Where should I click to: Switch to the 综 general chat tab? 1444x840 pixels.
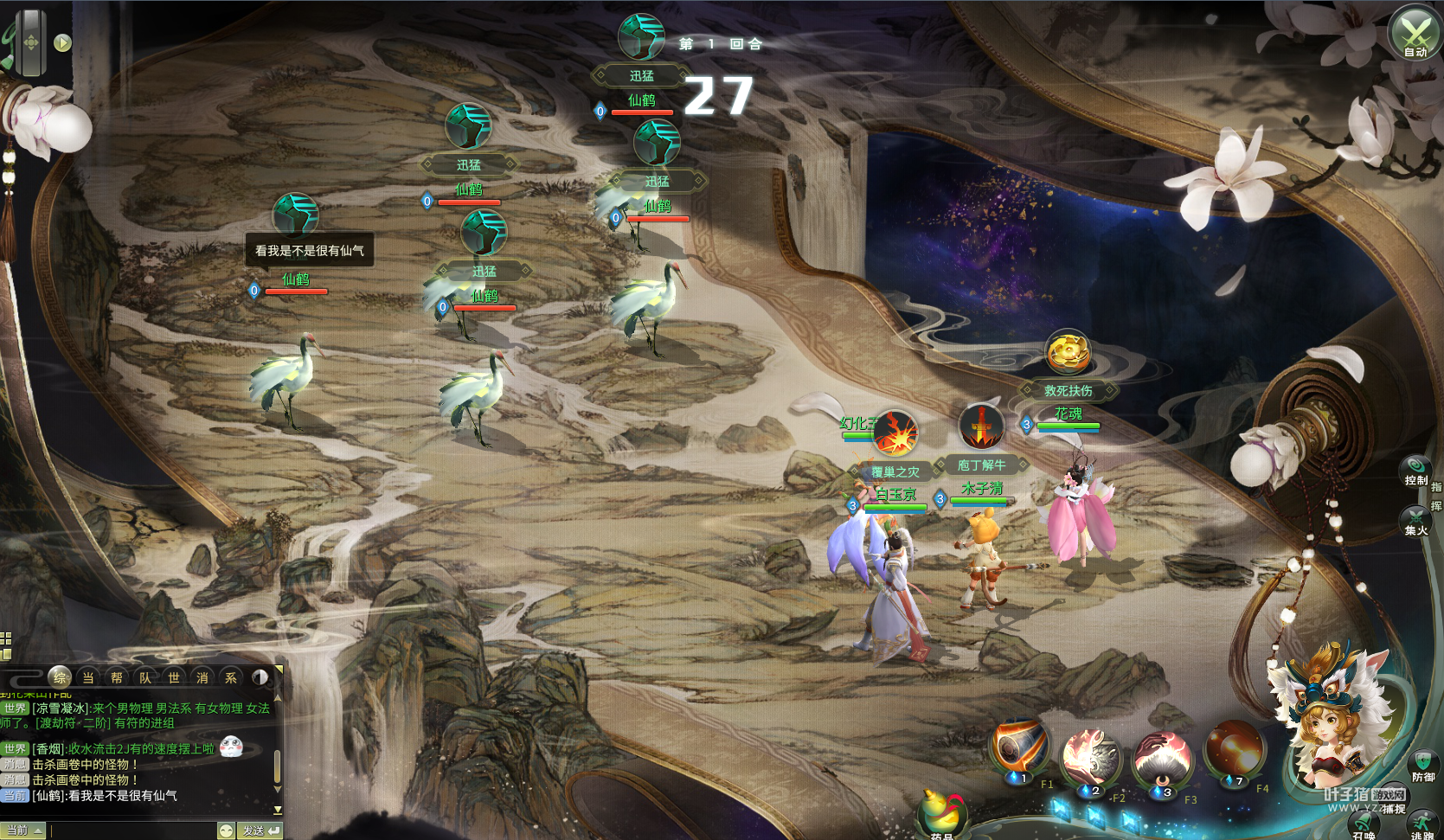[x=60, y=677]
